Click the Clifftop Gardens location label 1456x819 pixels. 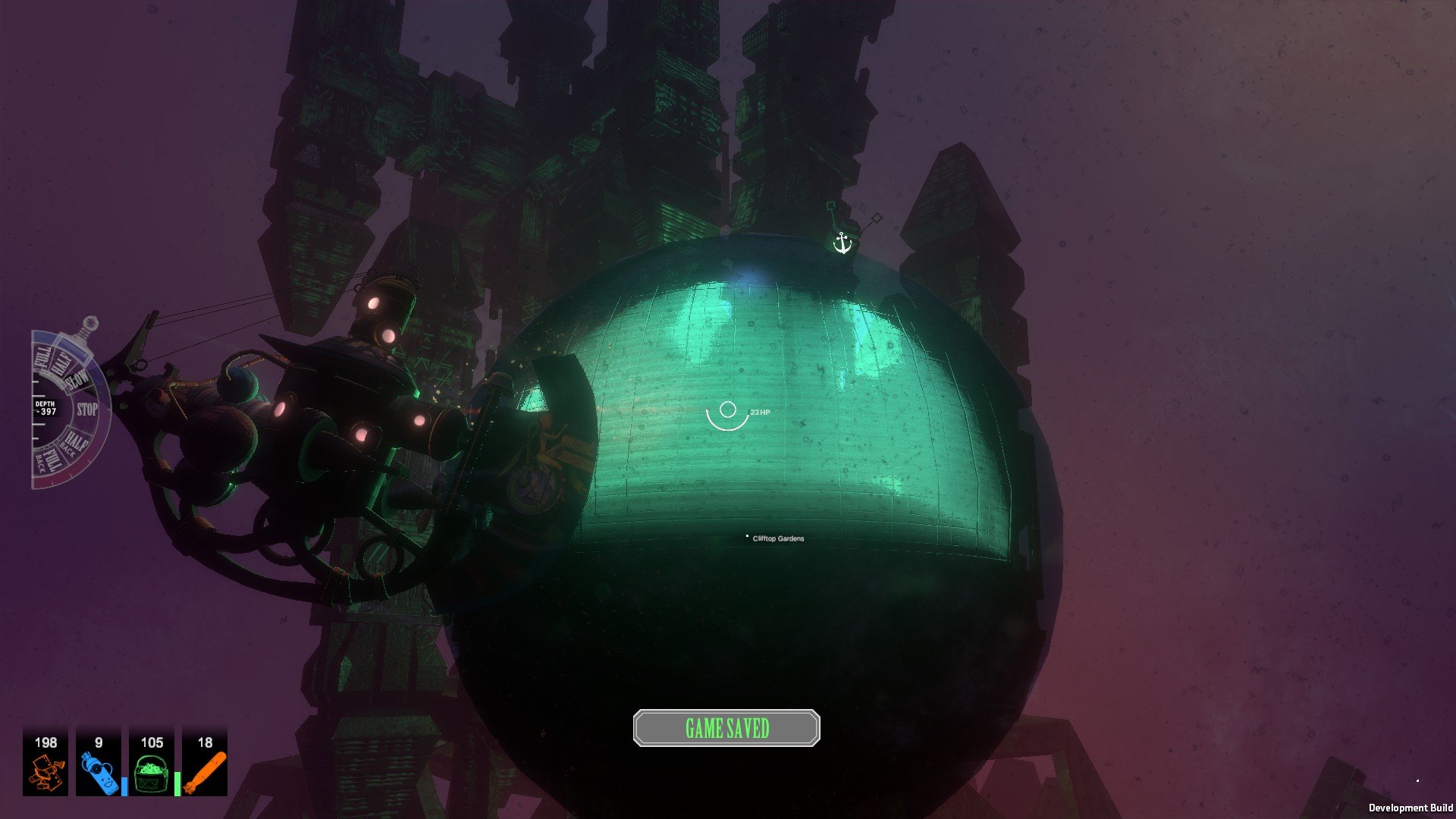tap(777, 538)
